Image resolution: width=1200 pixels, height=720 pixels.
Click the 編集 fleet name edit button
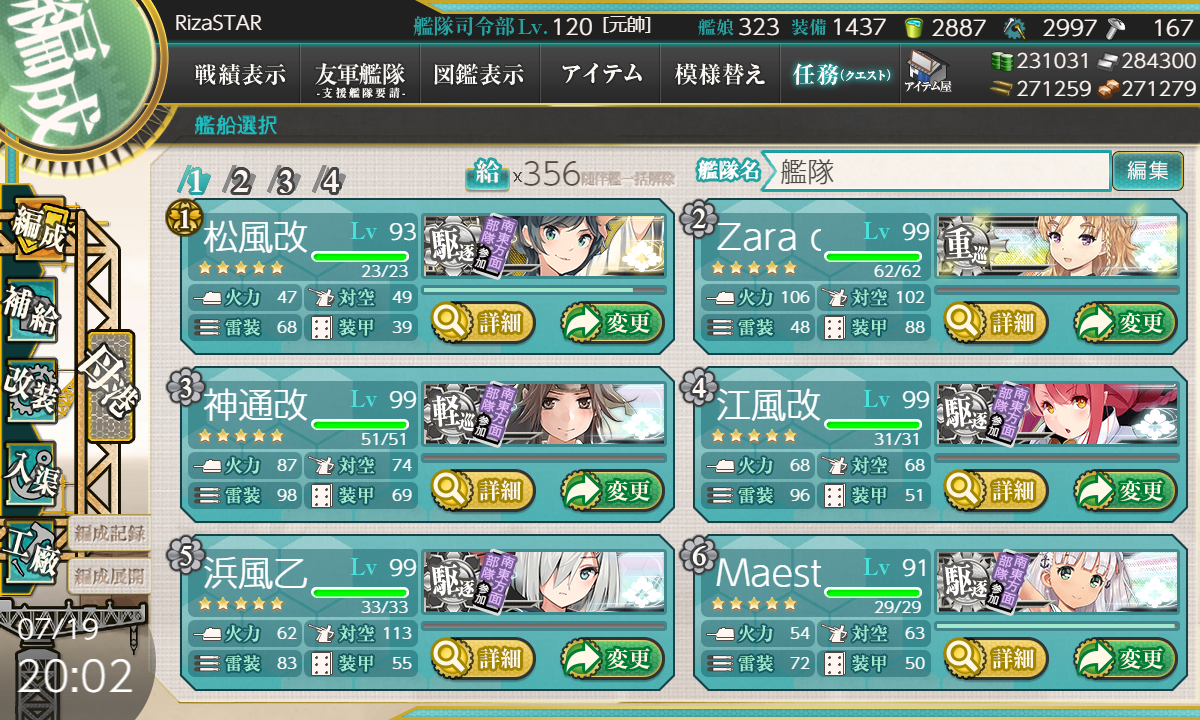coord(1147,171)
